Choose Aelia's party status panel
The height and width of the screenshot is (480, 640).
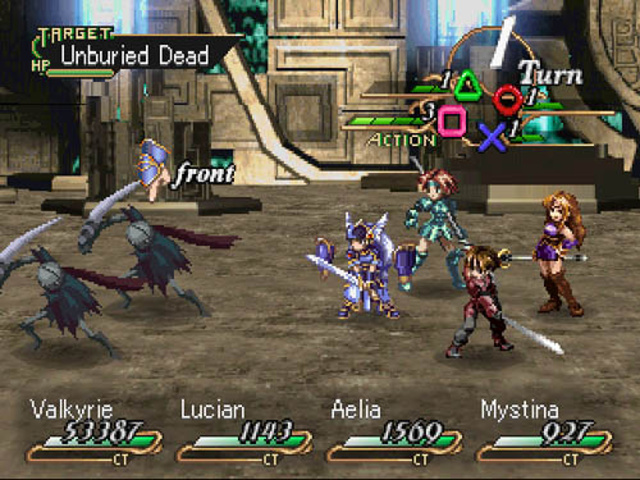click(393, 433)
